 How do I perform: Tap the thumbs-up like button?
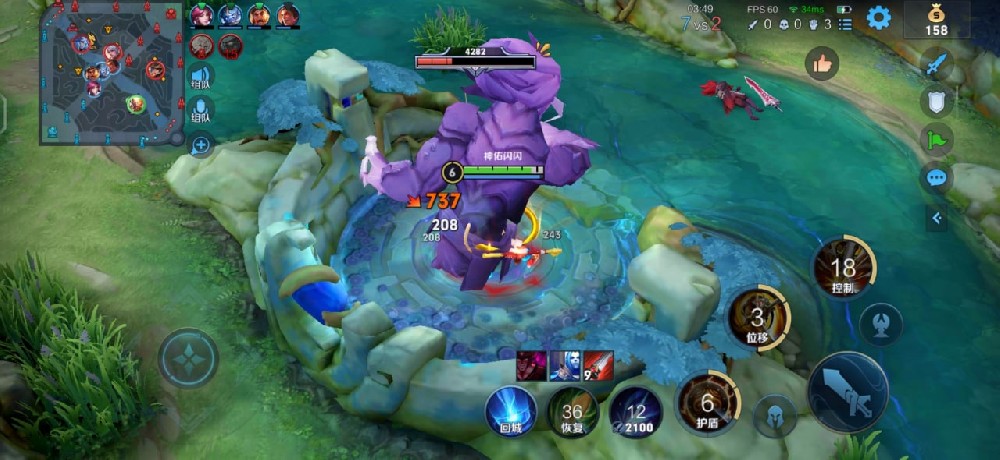point(822,65)
